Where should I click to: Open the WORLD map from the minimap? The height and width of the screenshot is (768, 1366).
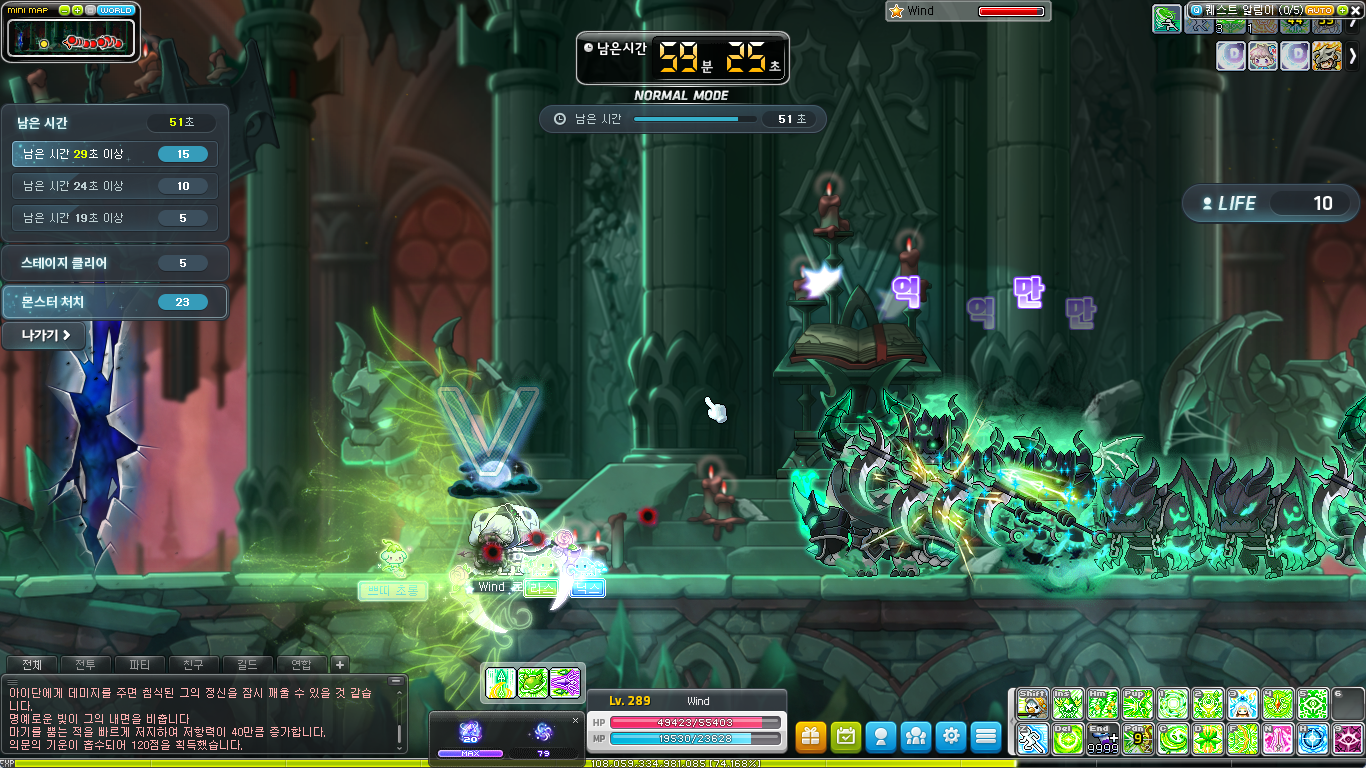click(x=116, y=10)
